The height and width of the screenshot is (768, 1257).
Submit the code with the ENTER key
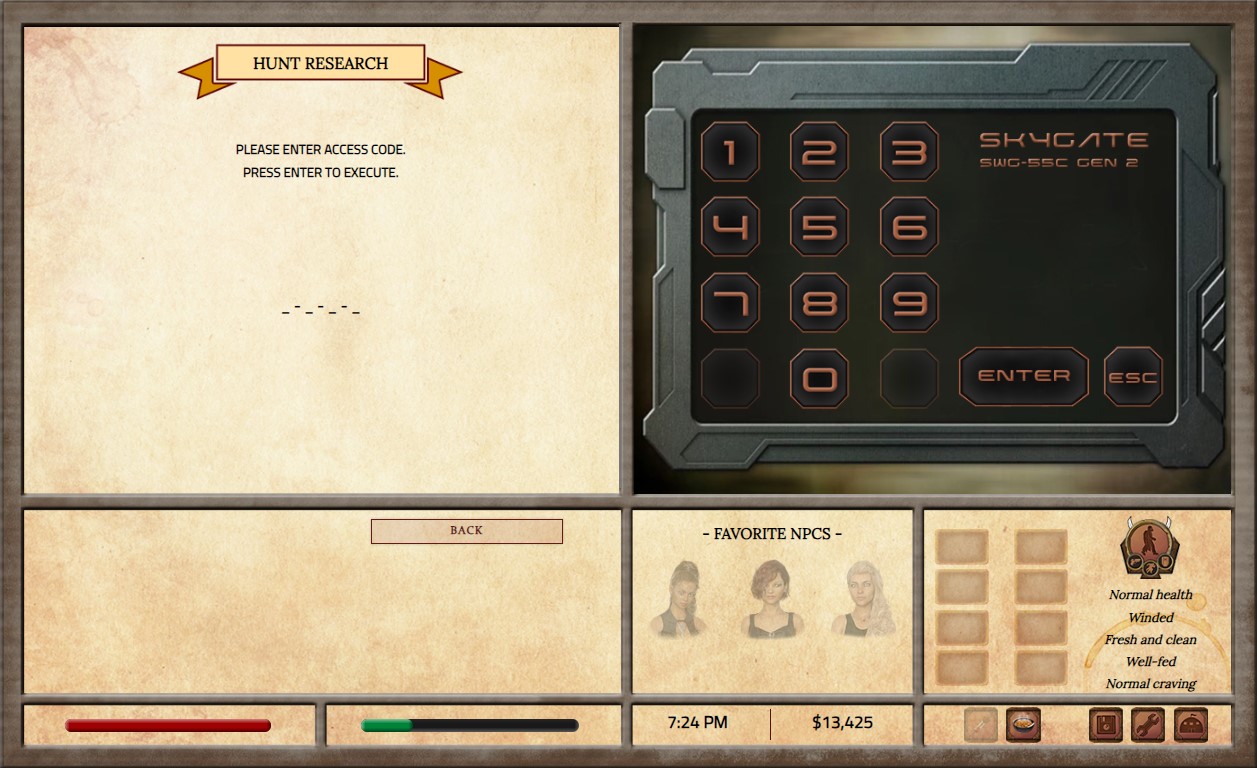pyautogui.click(x=1023, y=376)
